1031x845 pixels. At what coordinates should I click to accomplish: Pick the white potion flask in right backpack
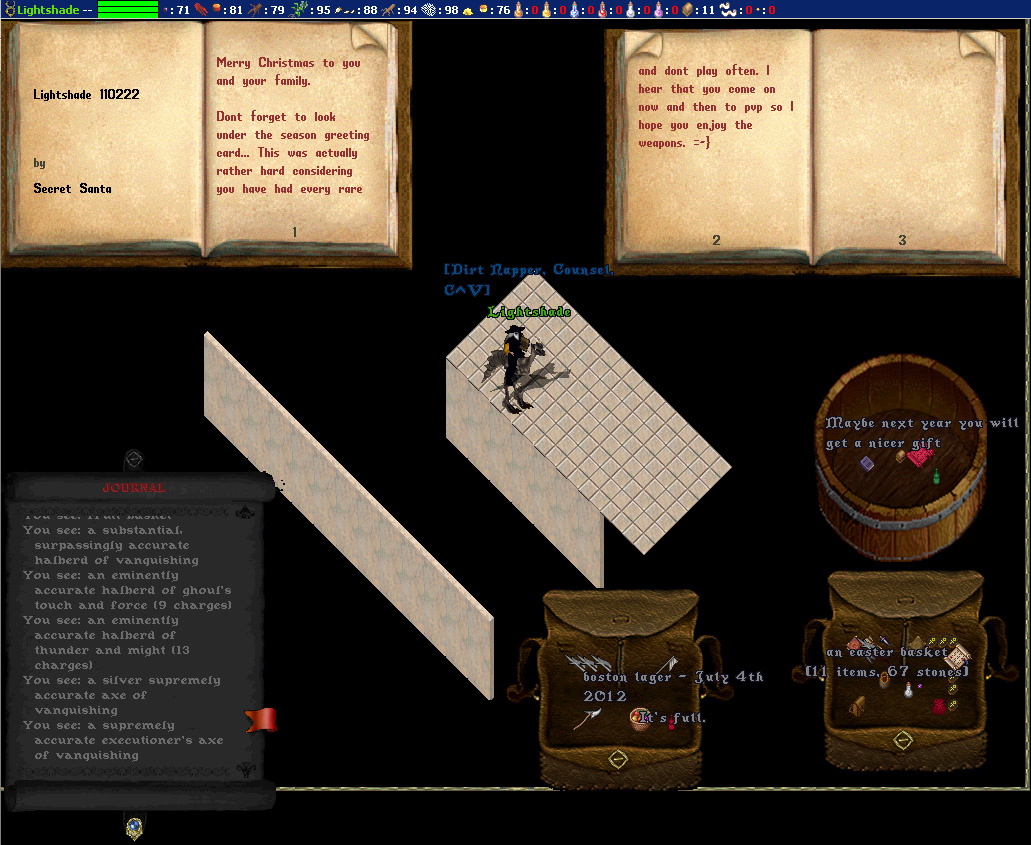(x=908, y=689)
